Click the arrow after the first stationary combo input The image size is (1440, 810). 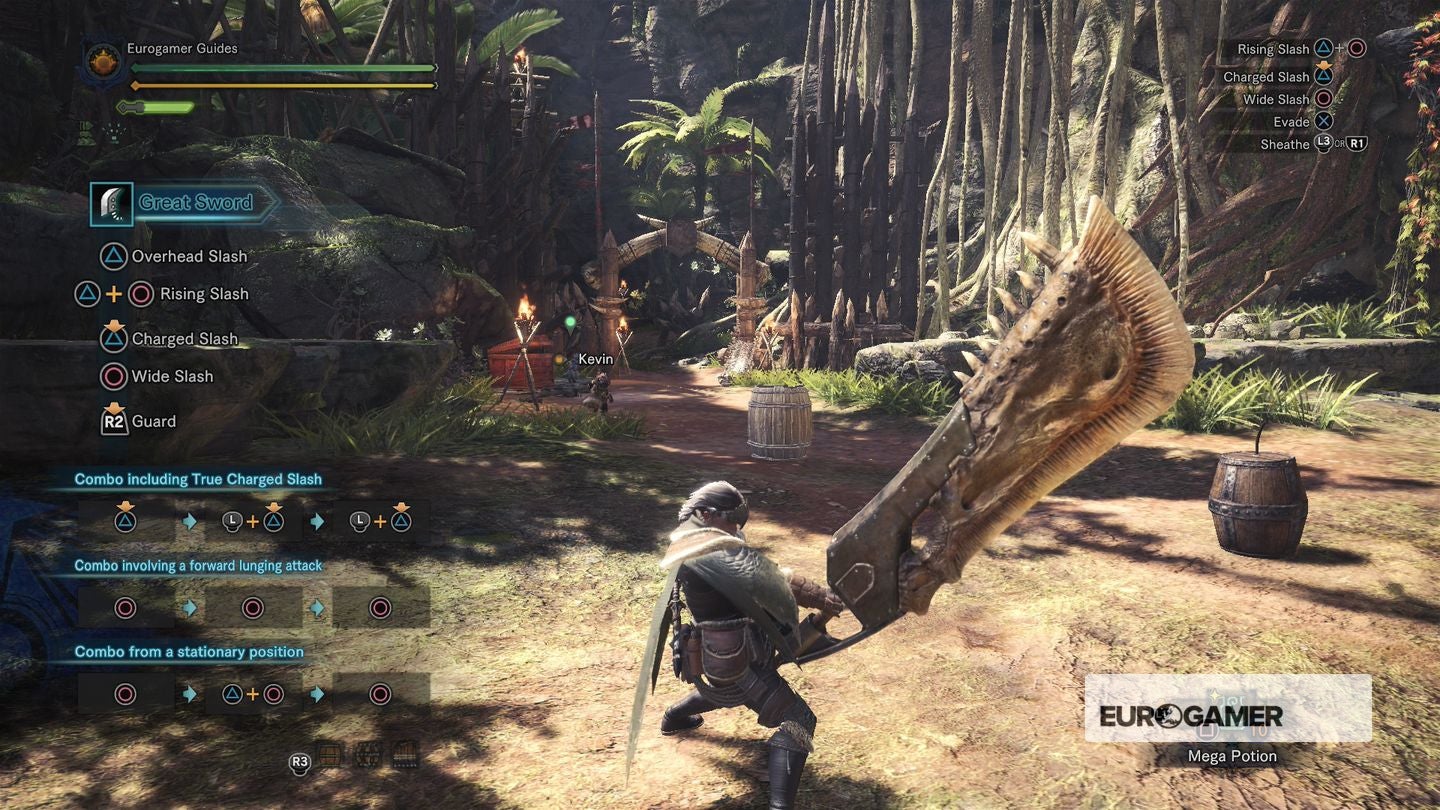click(x=188, y=692)
